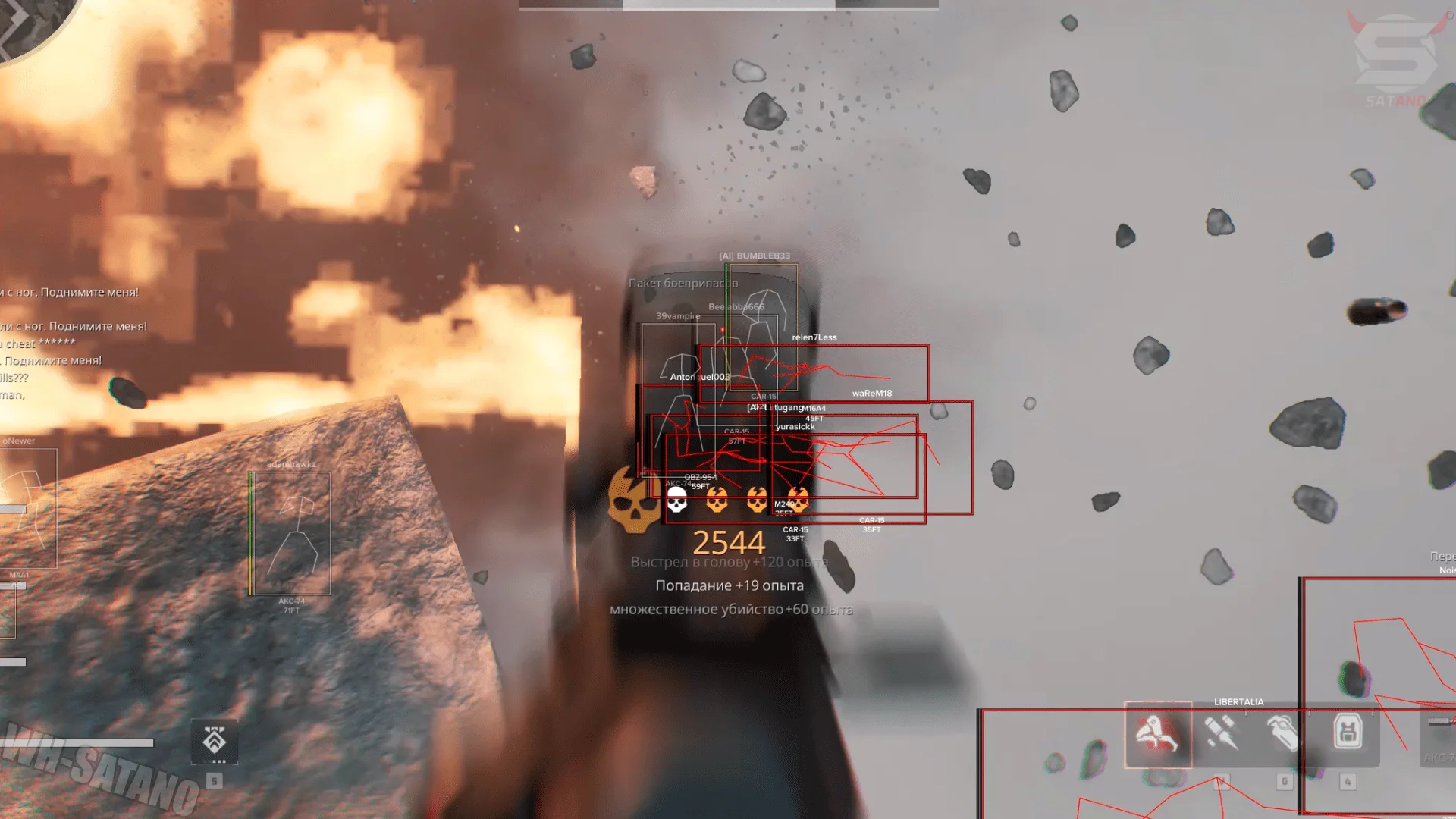Choose the rocket ammunition gadget icon

(1221, 733)
